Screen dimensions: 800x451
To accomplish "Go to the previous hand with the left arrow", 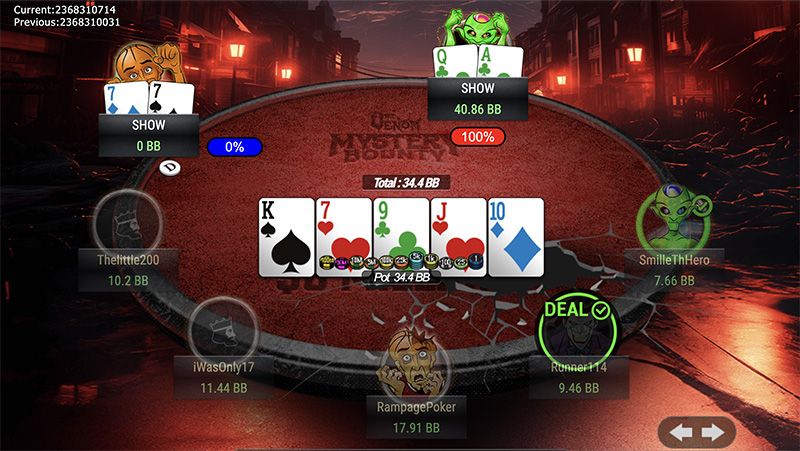I will tap(681, 432).
